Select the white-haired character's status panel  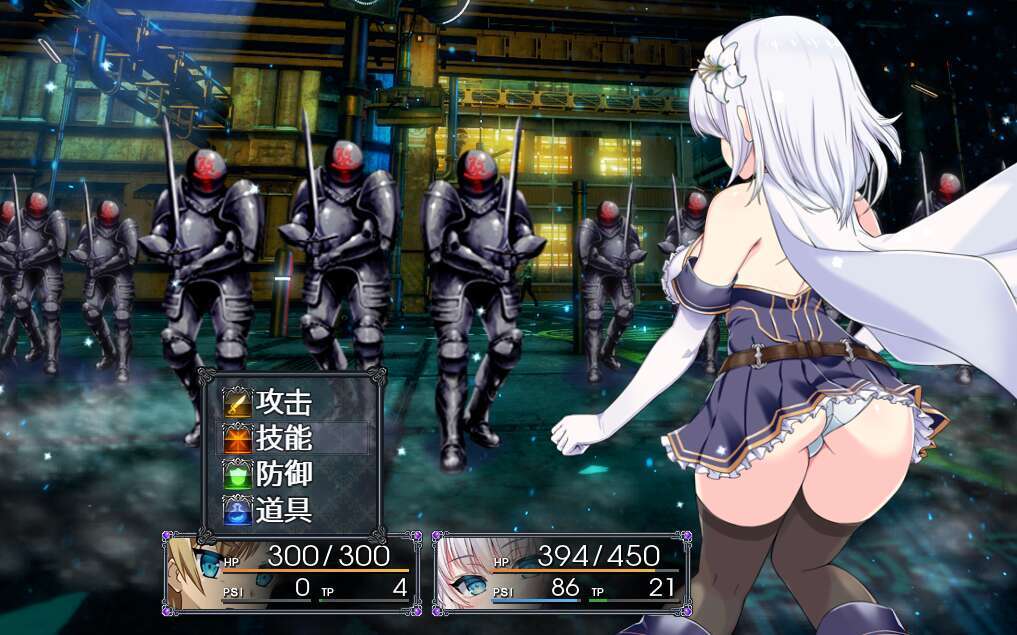pyautogui.click(x=561, y=573)
